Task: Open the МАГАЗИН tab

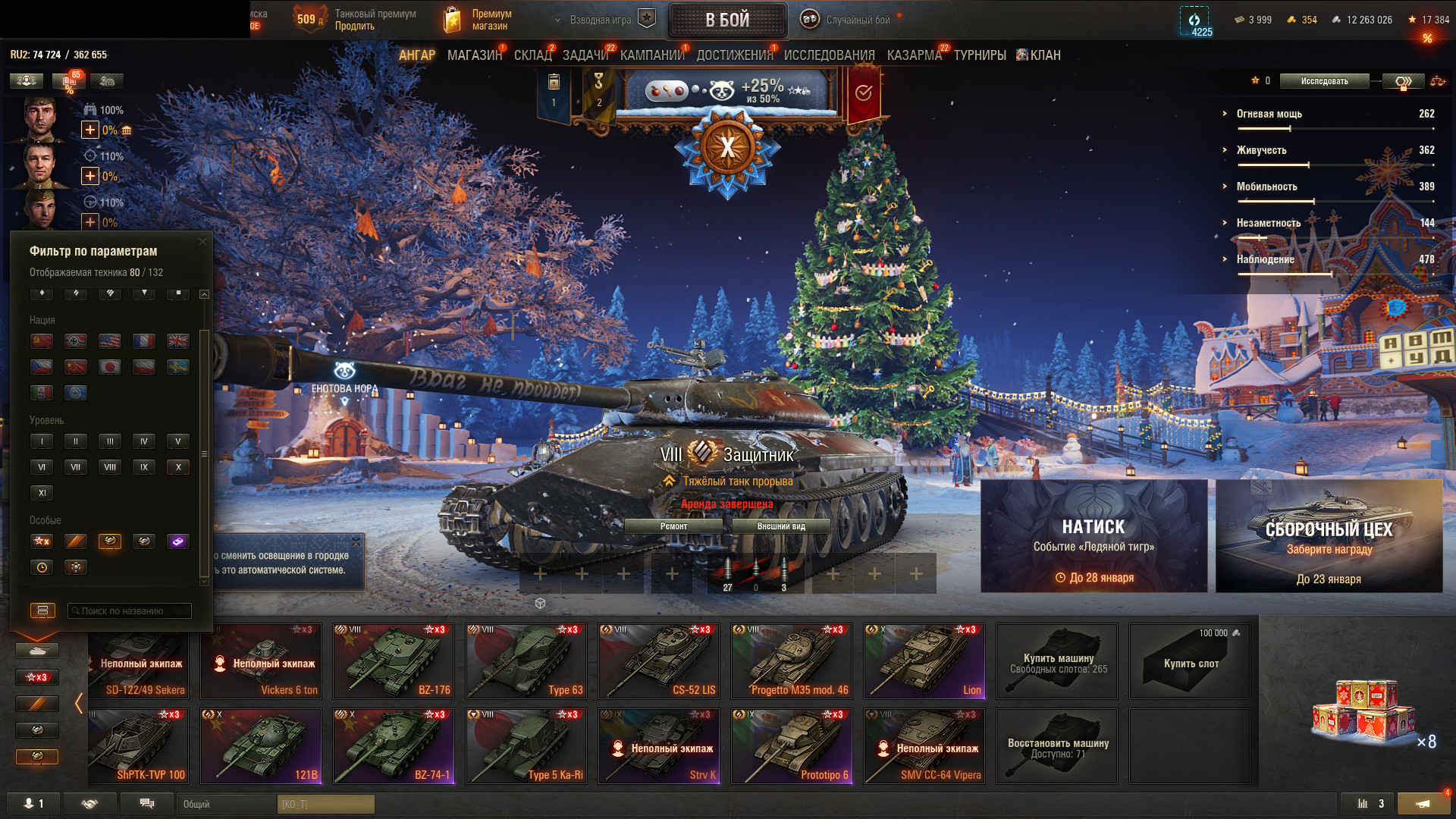Action: point(475,55)
